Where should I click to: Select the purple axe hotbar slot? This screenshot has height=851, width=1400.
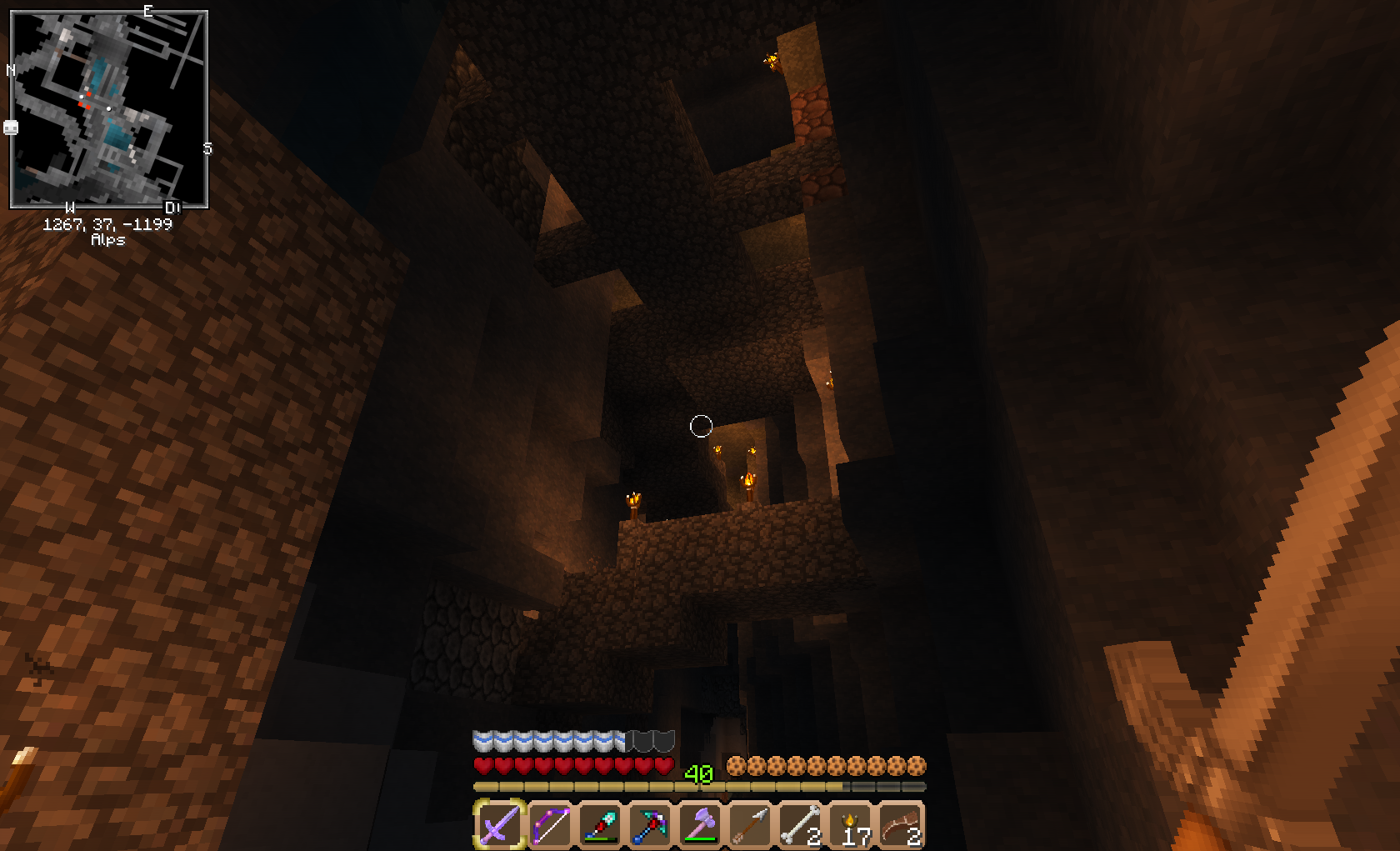[700, 824]
